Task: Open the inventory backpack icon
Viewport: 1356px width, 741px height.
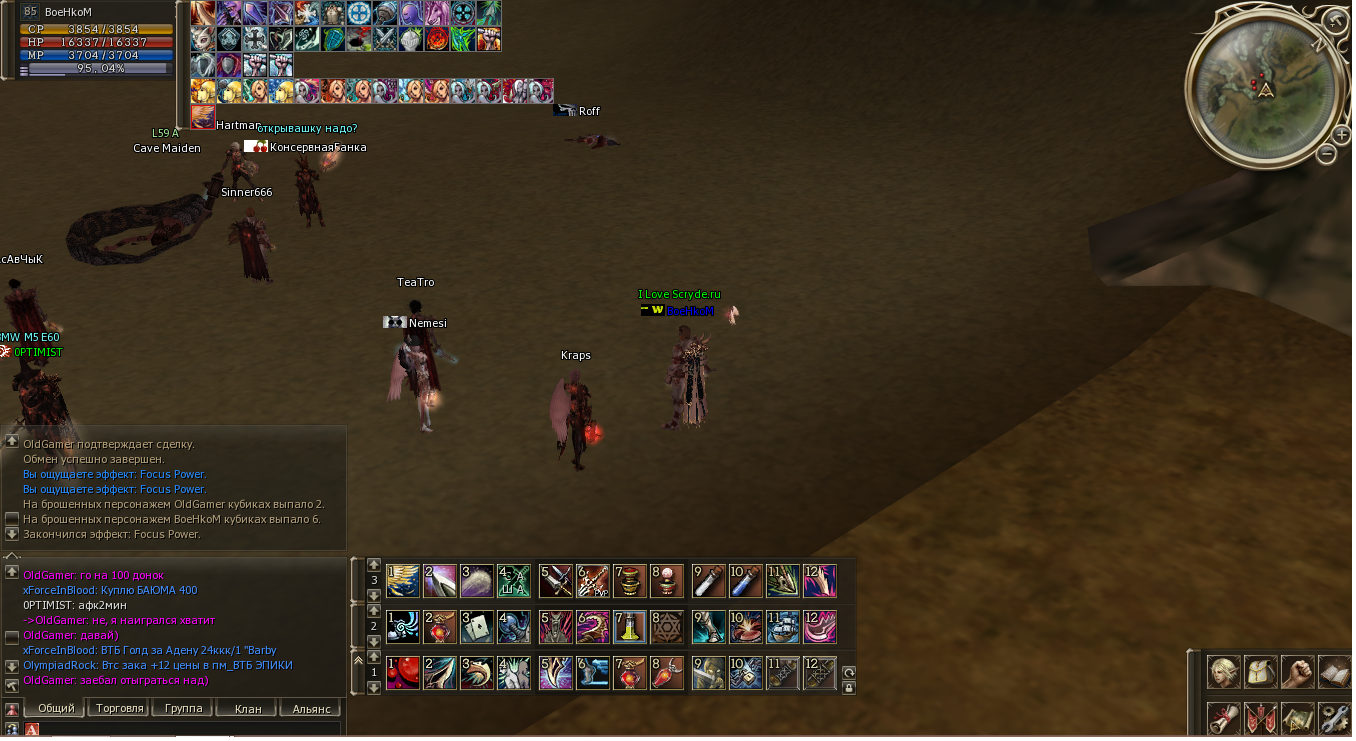Action: click(1261, 672)
